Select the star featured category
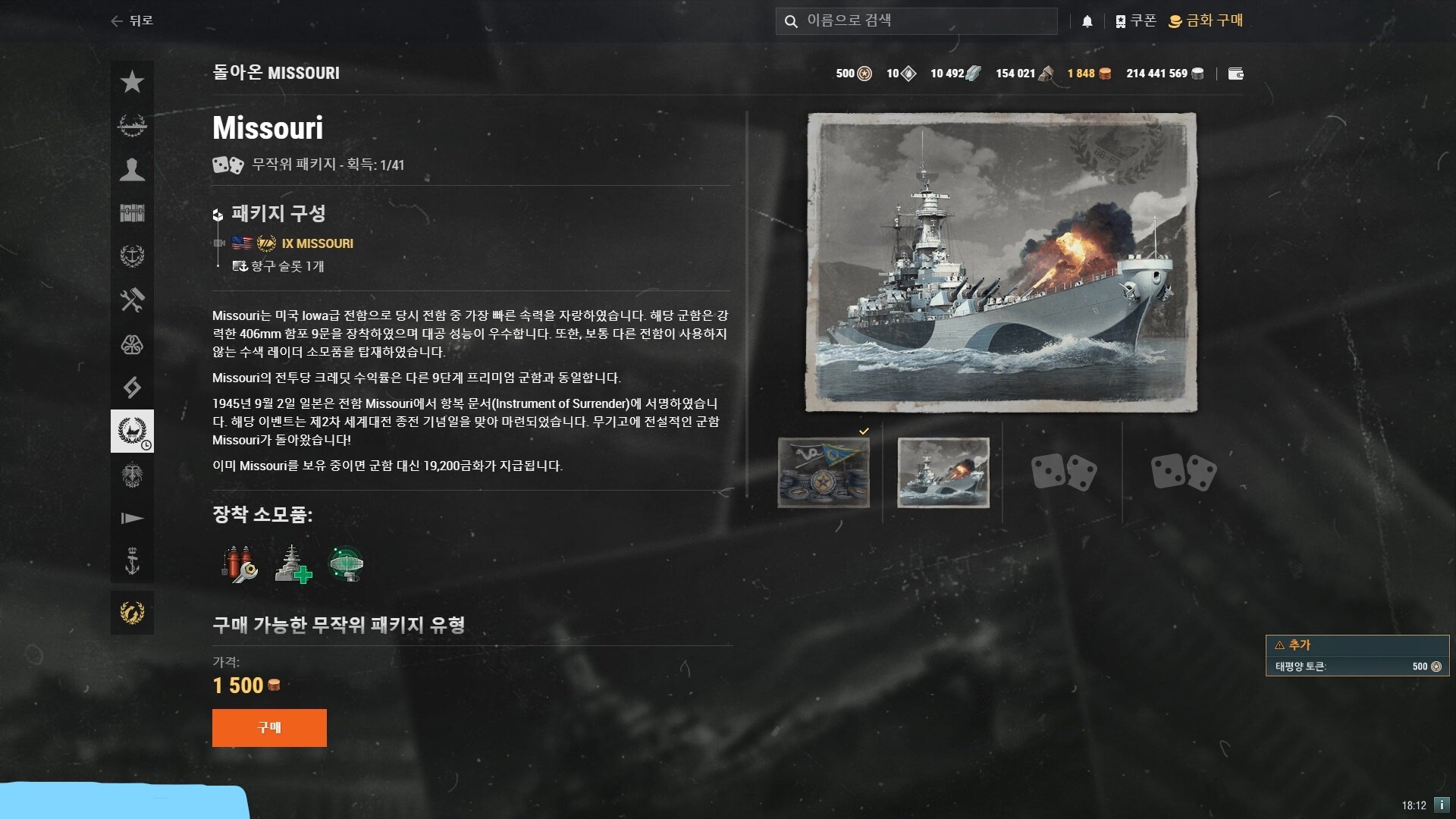This screenshot has width=1456, height=819. (132, 82)
